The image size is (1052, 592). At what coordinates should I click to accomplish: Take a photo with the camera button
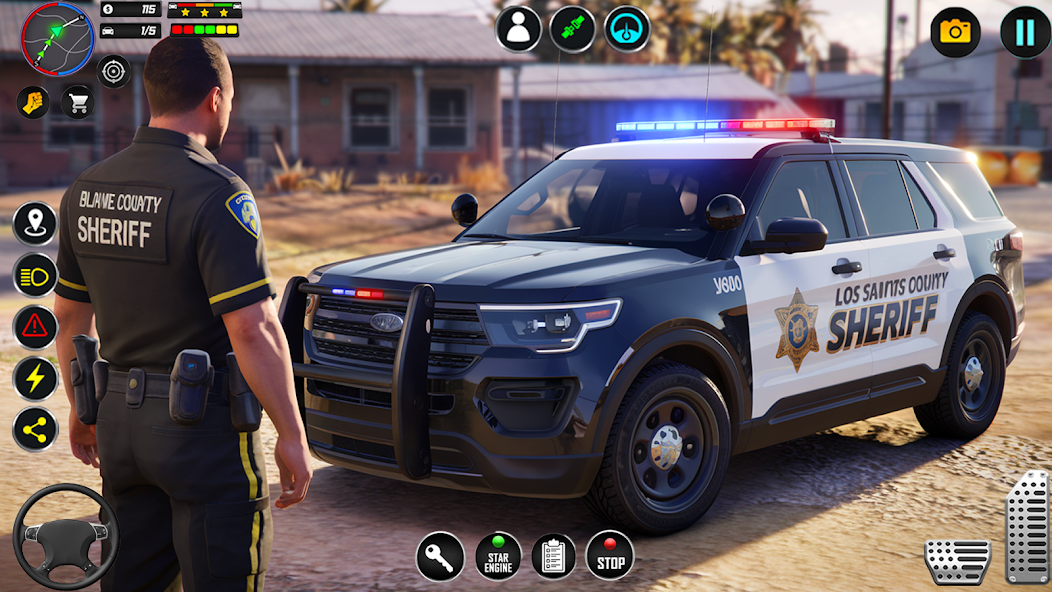(955, 32)
